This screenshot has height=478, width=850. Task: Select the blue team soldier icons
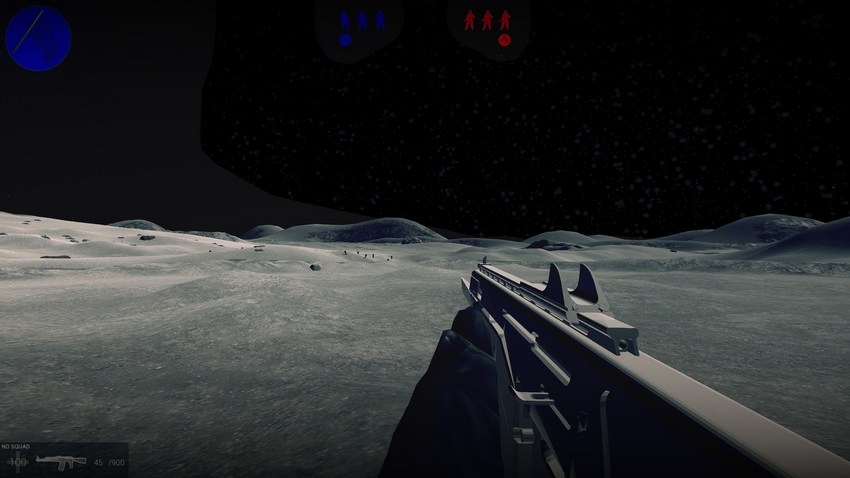(x=362, y=19)
